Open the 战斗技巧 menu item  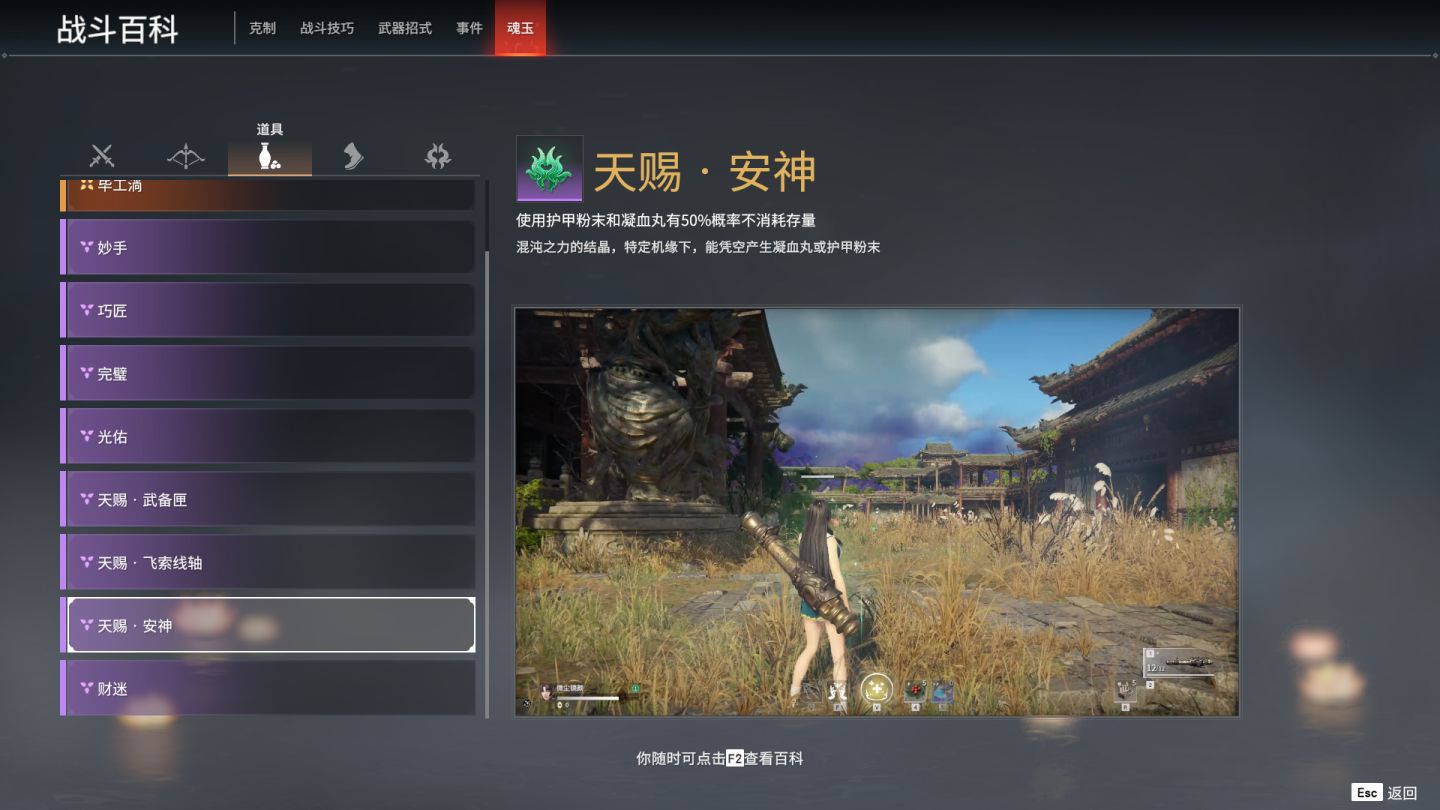(x=325, y=28)
